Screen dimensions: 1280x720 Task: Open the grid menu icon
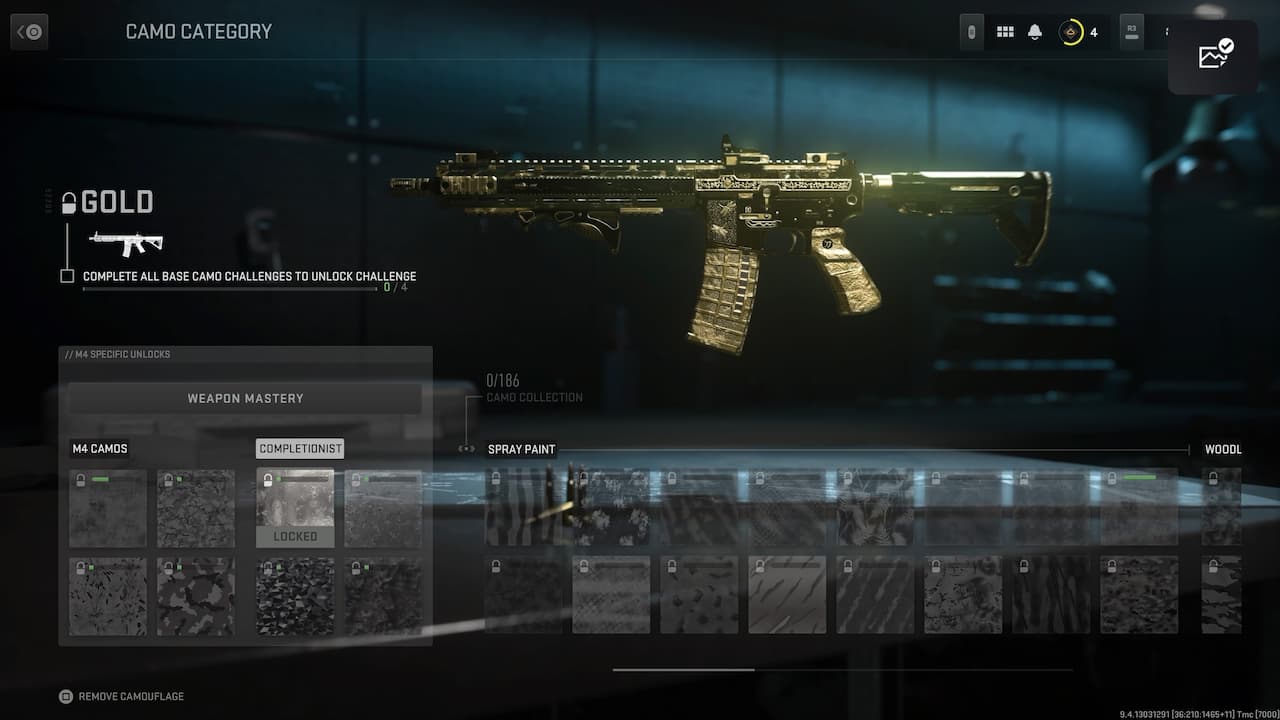click(1005, 32)
